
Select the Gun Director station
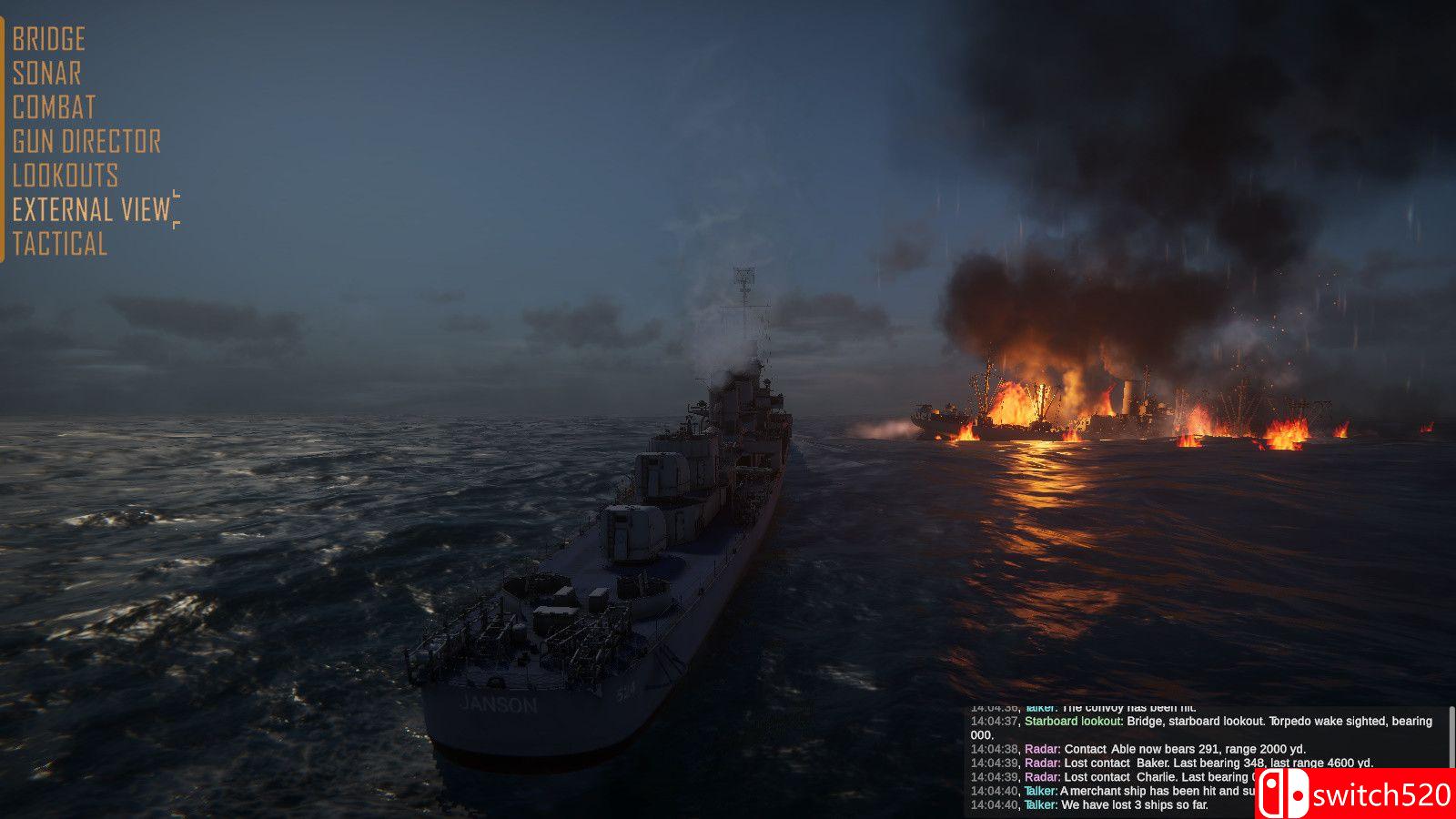pos(87,141)
